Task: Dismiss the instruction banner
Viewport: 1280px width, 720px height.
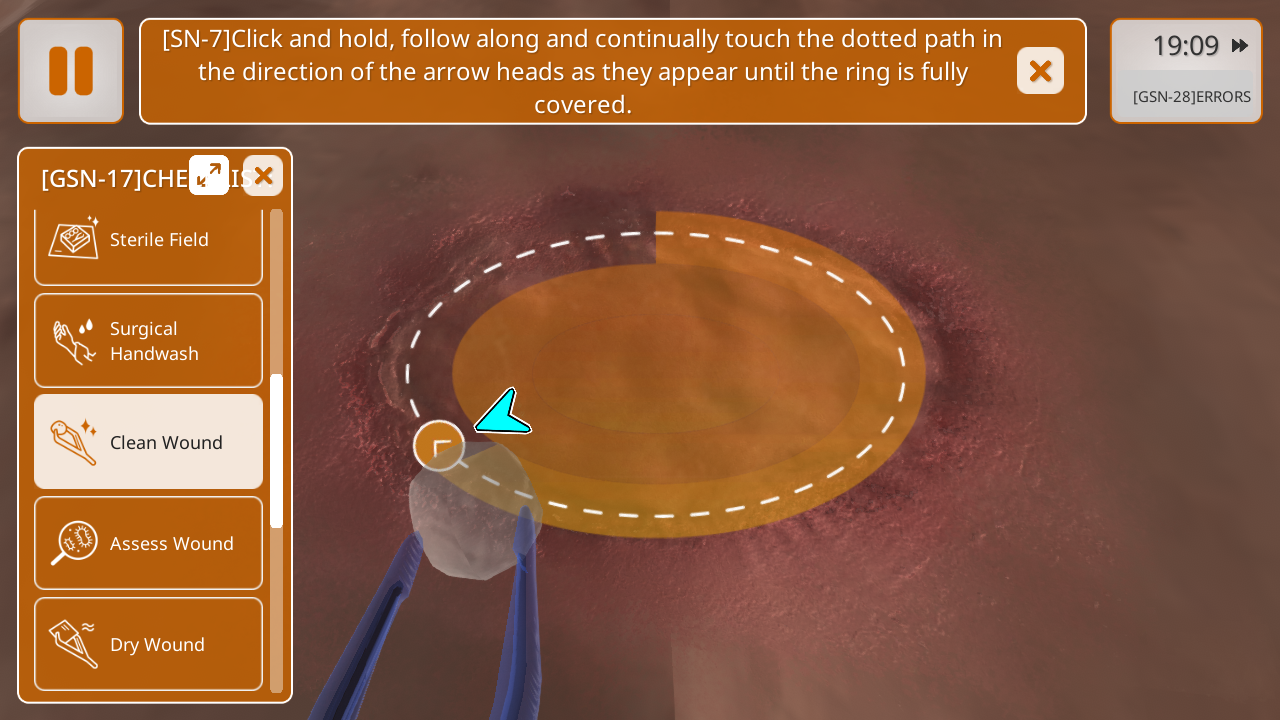Action: coord(1040,71)
